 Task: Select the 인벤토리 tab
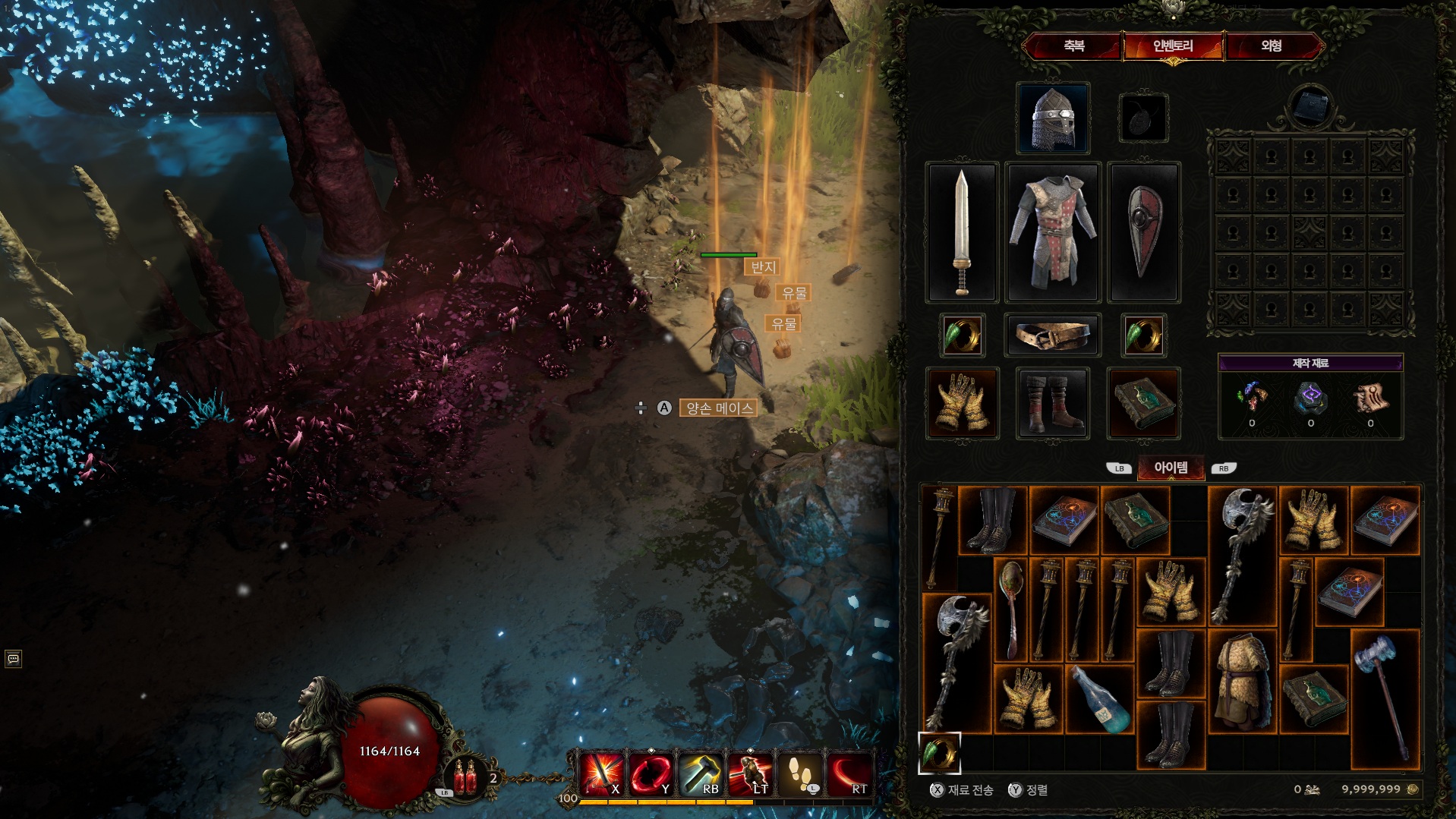(x=1173, y=46)
